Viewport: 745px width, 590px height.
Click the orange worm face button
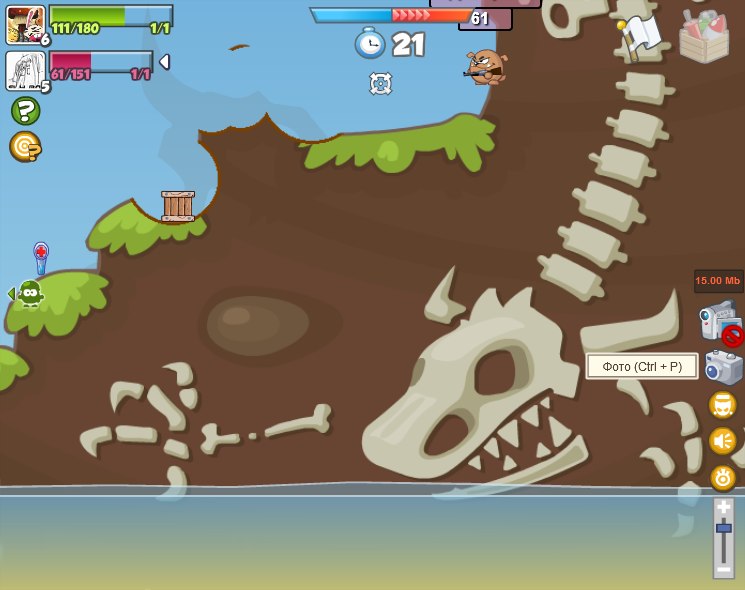[x=723, y=405]
